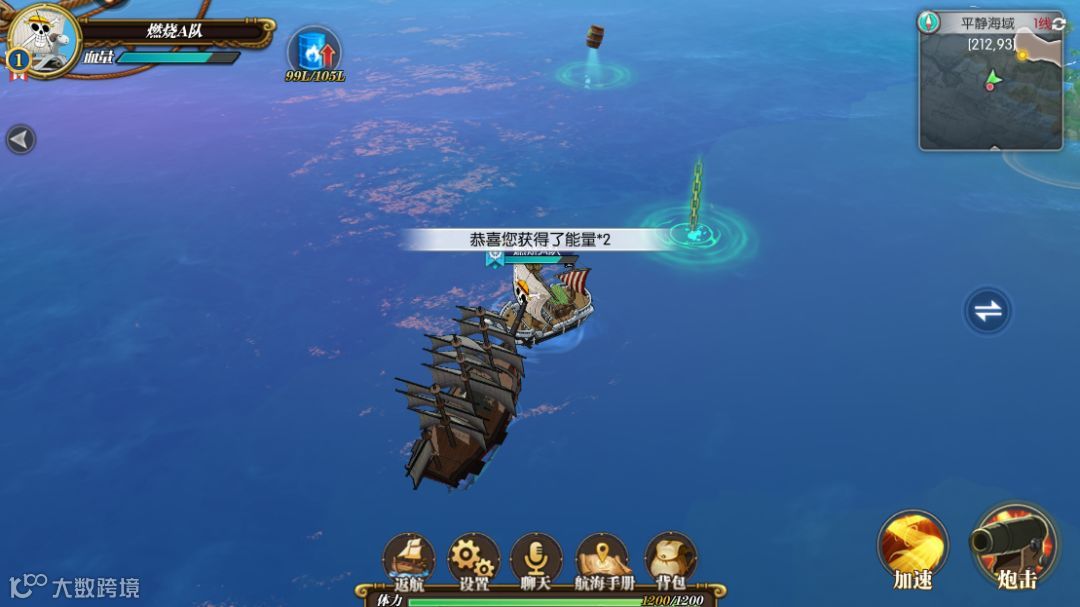
Task: Open the 聊天 chat microphone button
Action: [536, 559]
